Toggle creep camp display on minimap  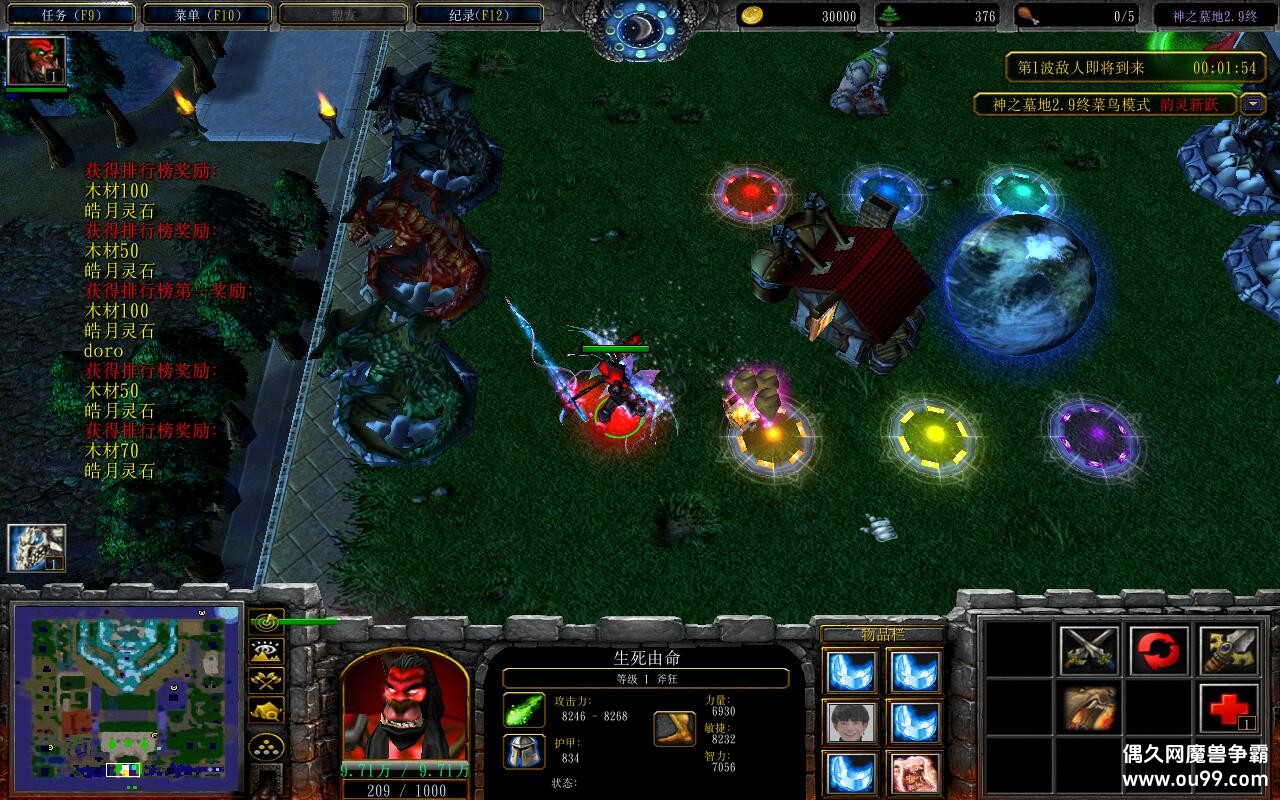coord(267,710)
